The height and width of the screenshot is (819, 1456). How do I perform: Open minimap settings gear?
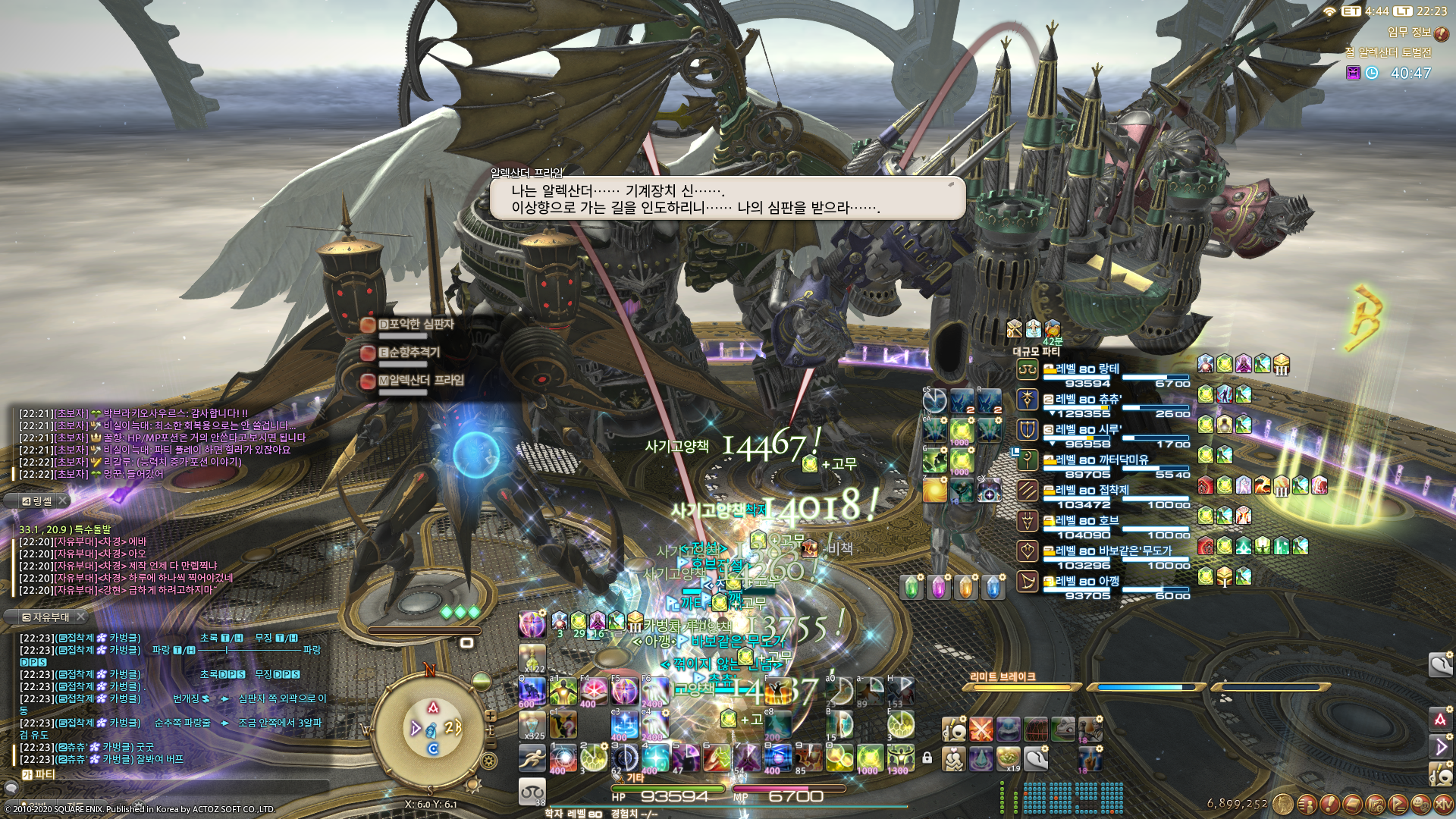489,761
